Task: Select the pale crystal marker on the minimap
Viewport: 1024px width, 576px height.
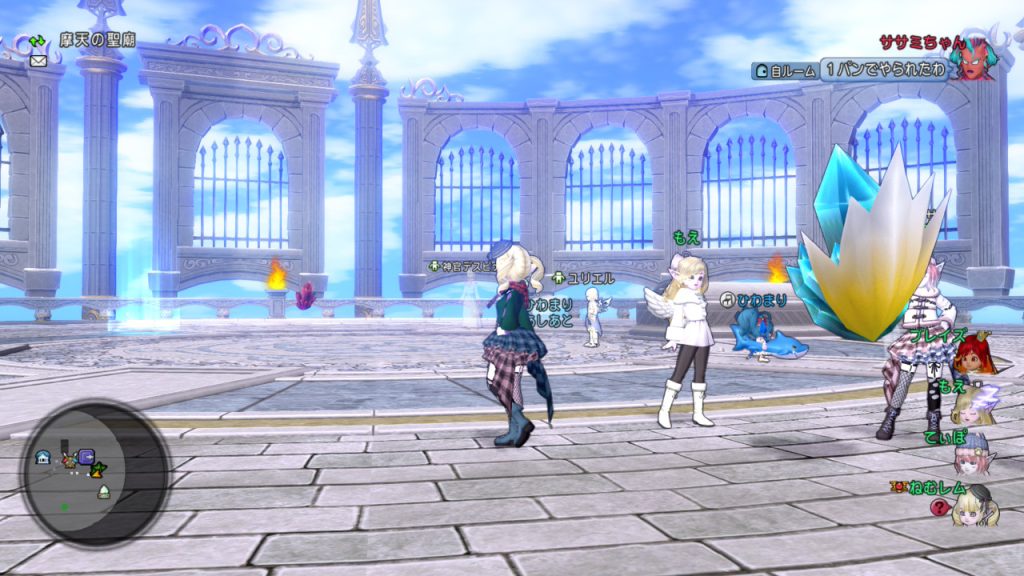Action: pos(103,491)
